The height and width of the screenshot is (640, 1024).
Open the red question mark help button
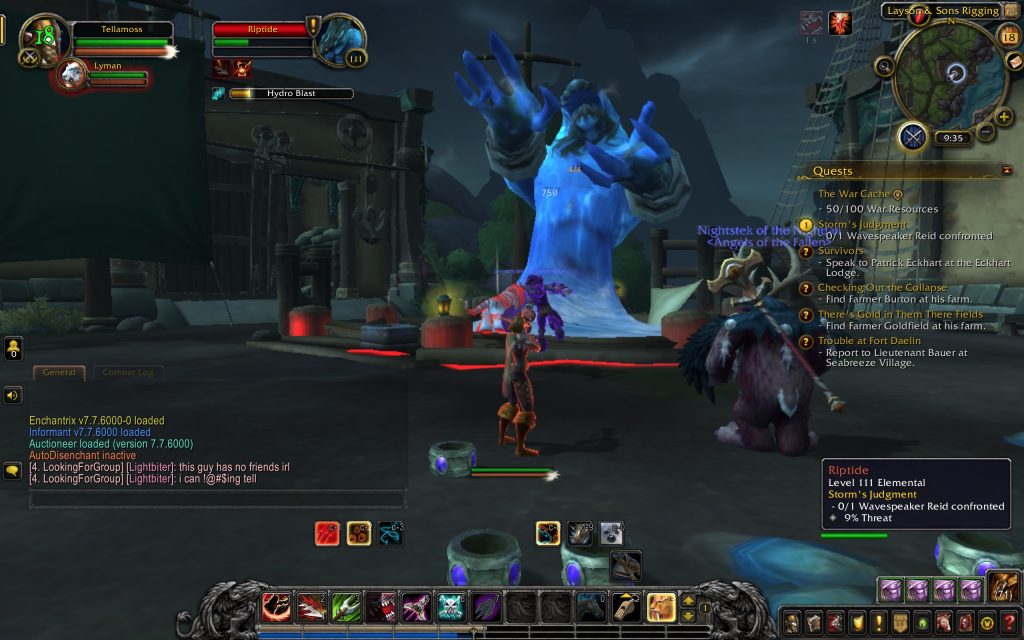click(1009, 622)
